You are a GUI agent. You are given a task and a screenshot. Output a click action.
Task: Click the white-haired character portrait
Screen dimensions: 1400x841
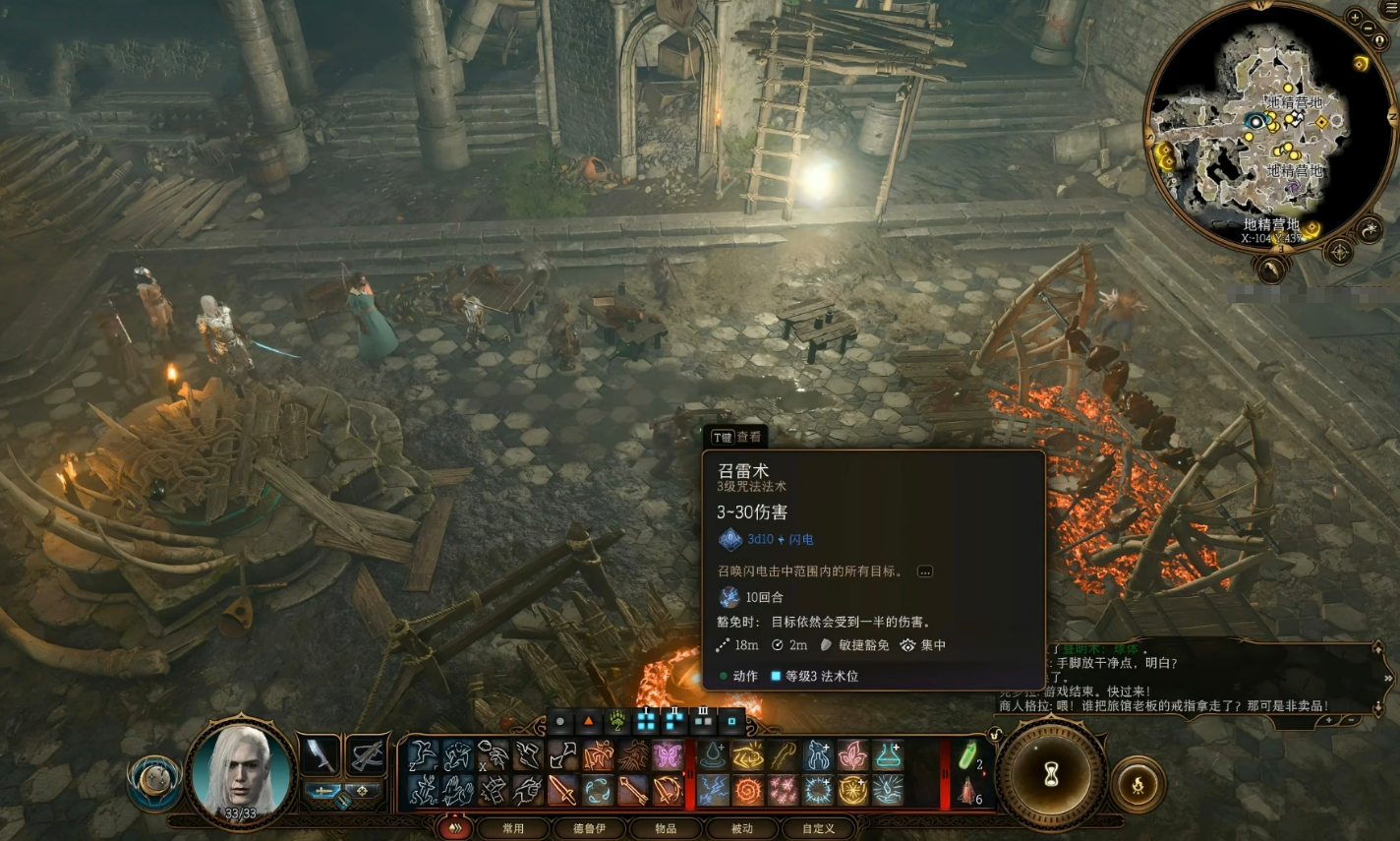pos(241,769)
